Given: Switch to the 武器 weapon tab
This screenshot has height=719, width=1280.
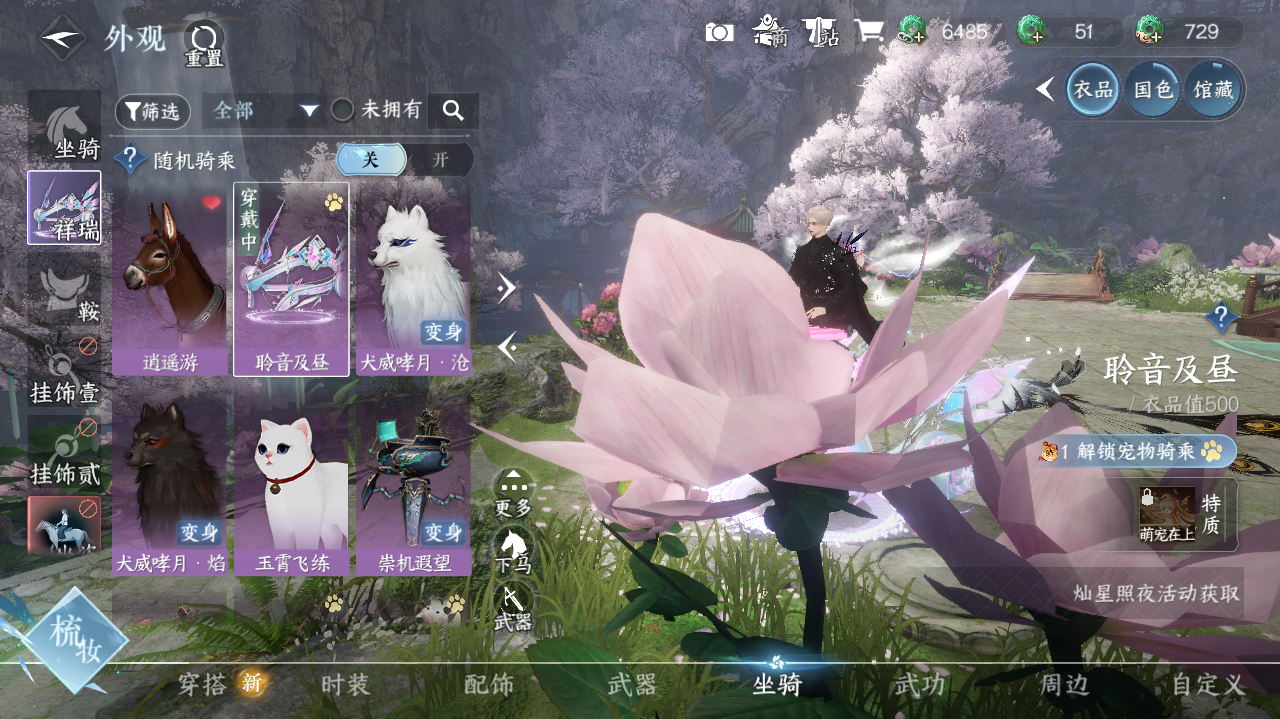Looking at the screenshot, I should pos(632,685).
